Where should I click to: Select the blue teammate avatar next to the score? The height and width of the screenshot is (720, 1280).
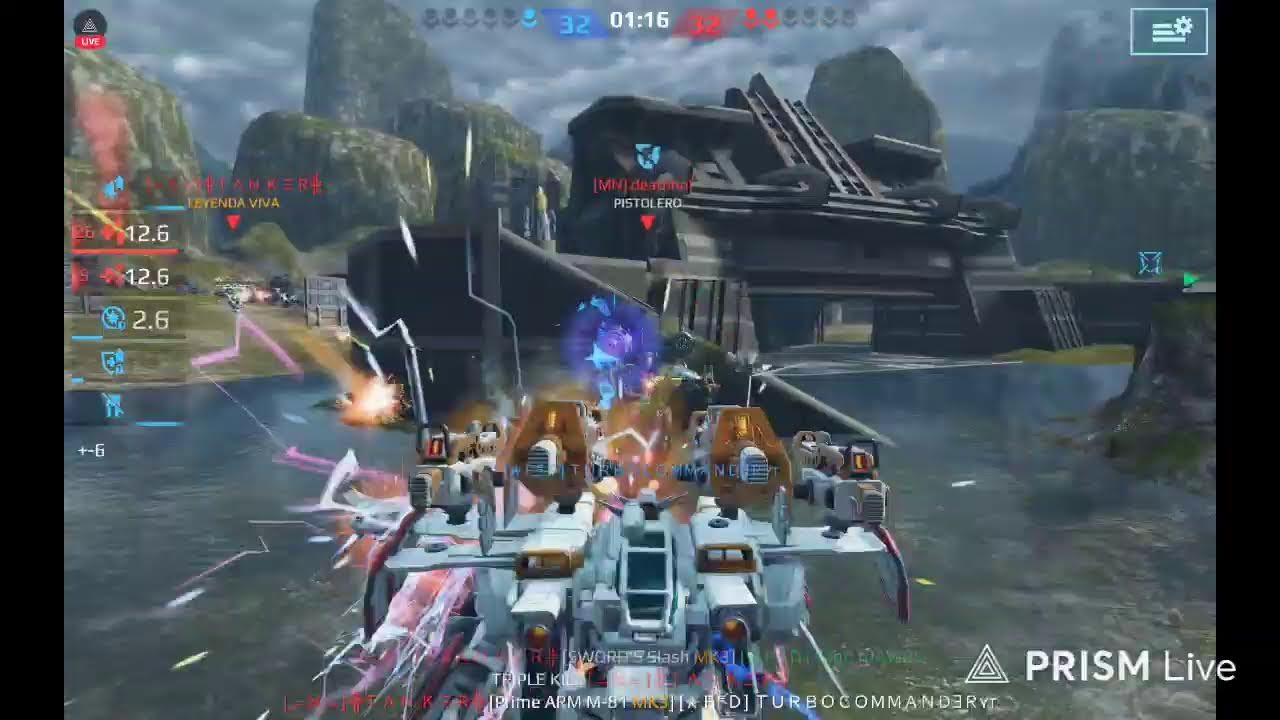(530, 17)
